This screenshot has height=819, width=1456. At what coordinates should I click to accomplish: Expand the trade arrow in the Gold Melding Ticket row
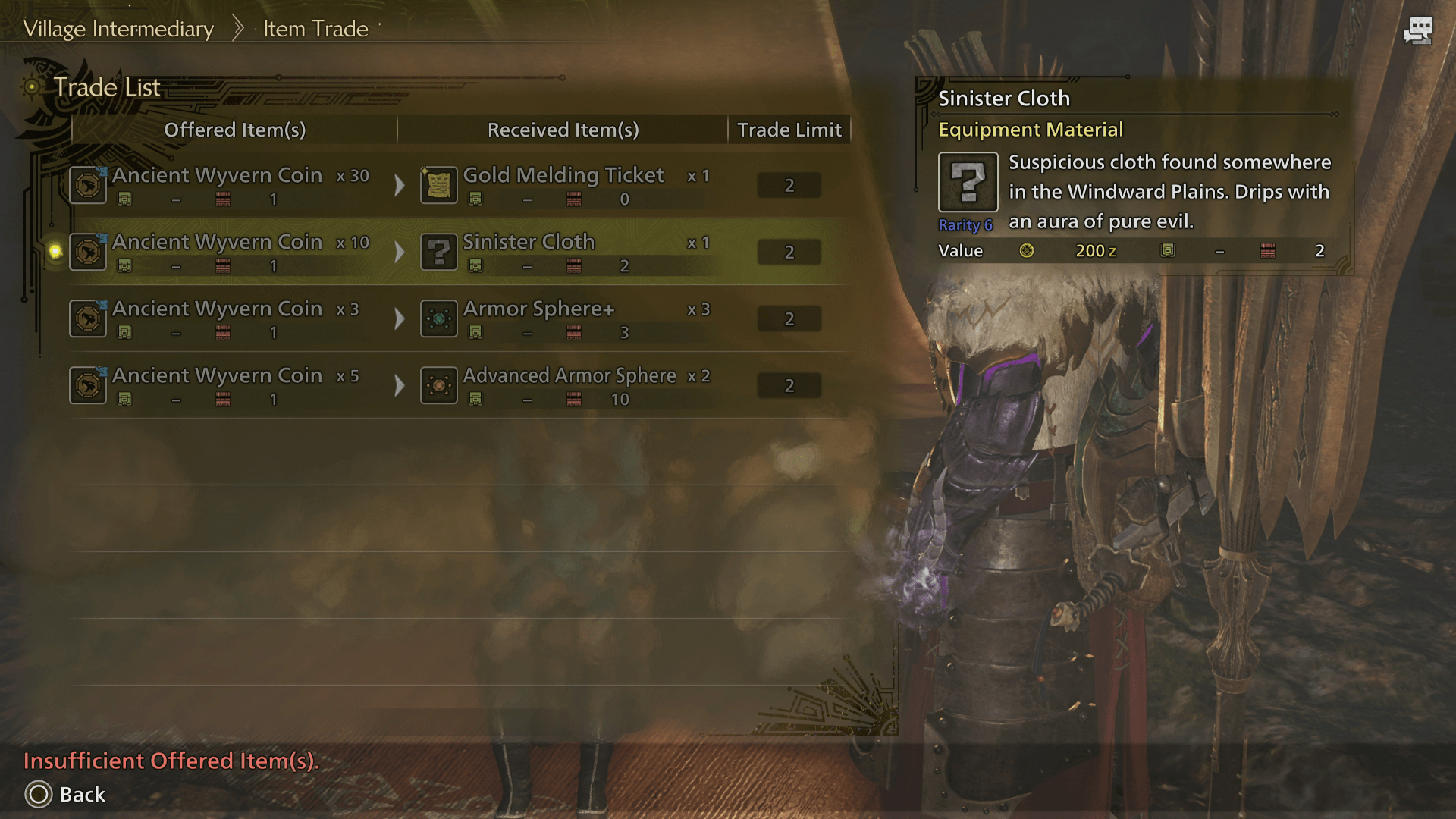click(x=400, y=184)
